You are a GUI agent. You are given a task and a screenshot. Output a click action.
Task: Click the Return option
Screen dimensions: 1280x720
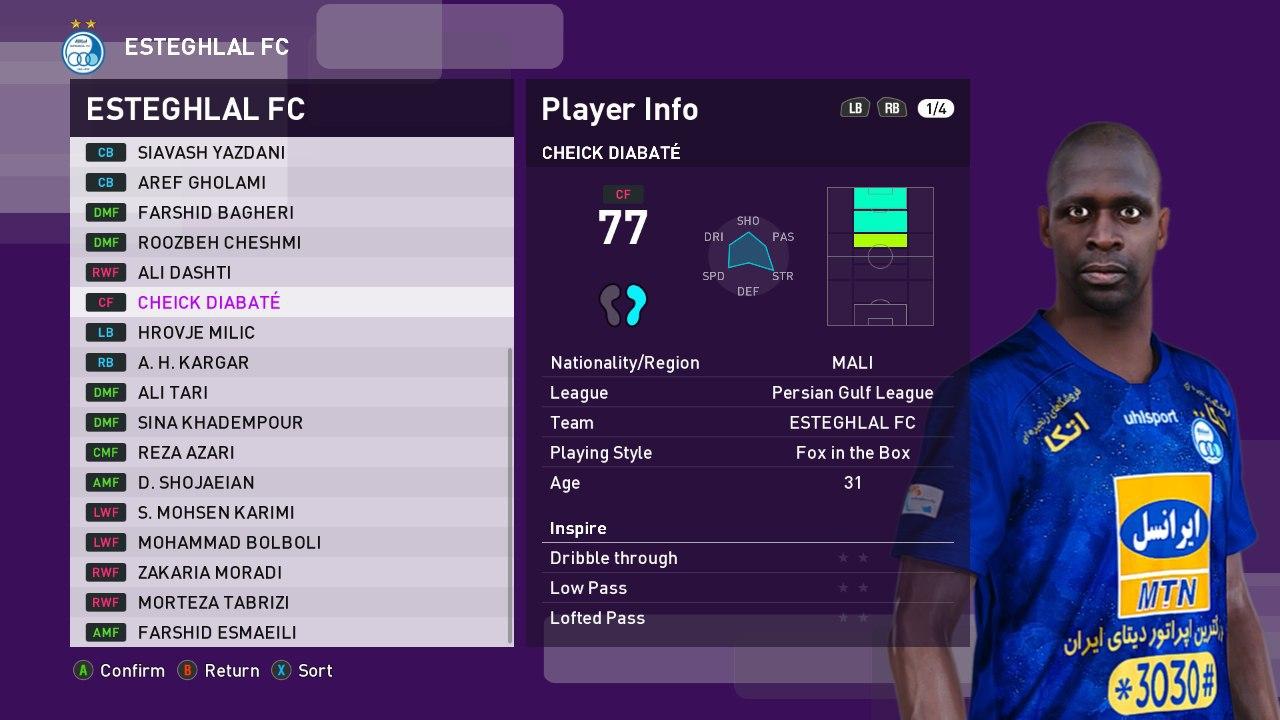220,671
